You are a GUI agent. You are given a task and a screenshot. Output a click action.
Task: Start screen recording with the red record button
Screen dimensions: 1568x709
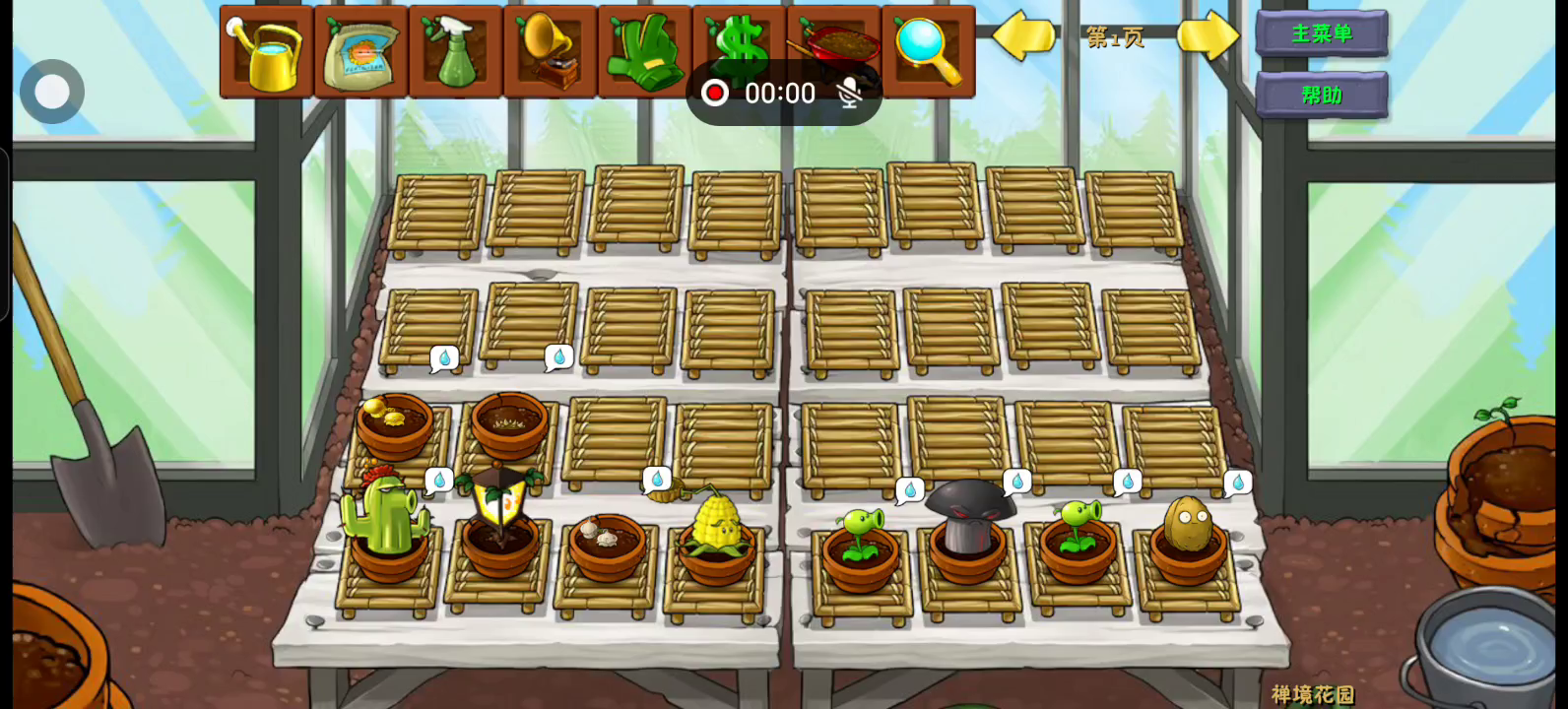[715, 93]
